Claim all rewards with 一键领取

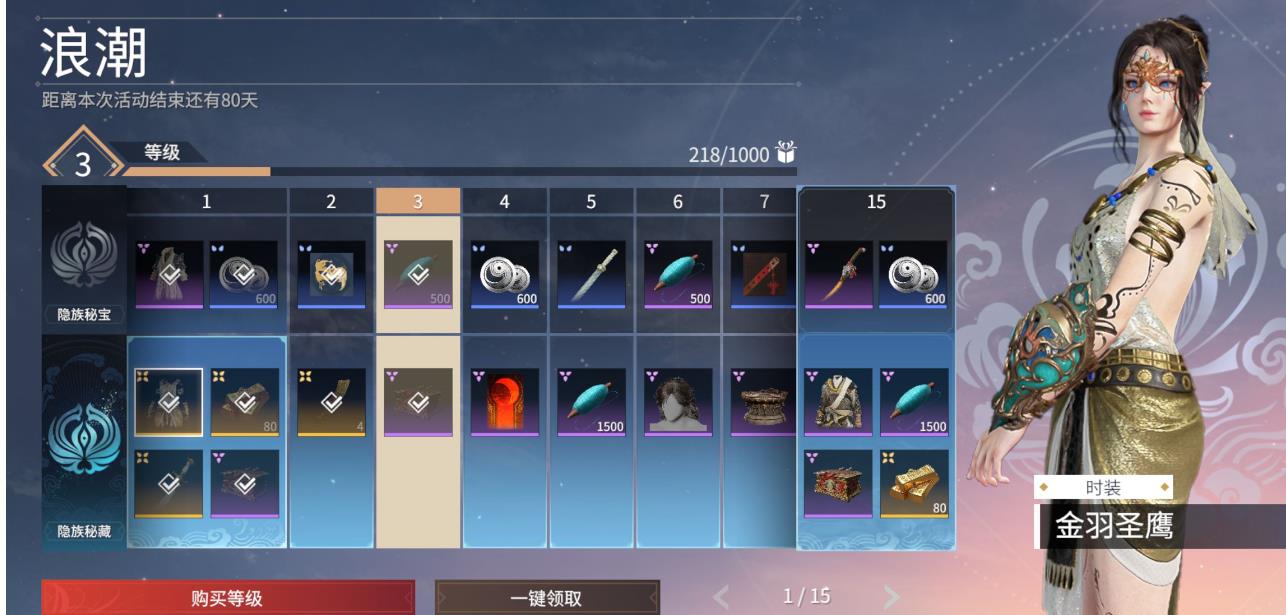(547, 598)
